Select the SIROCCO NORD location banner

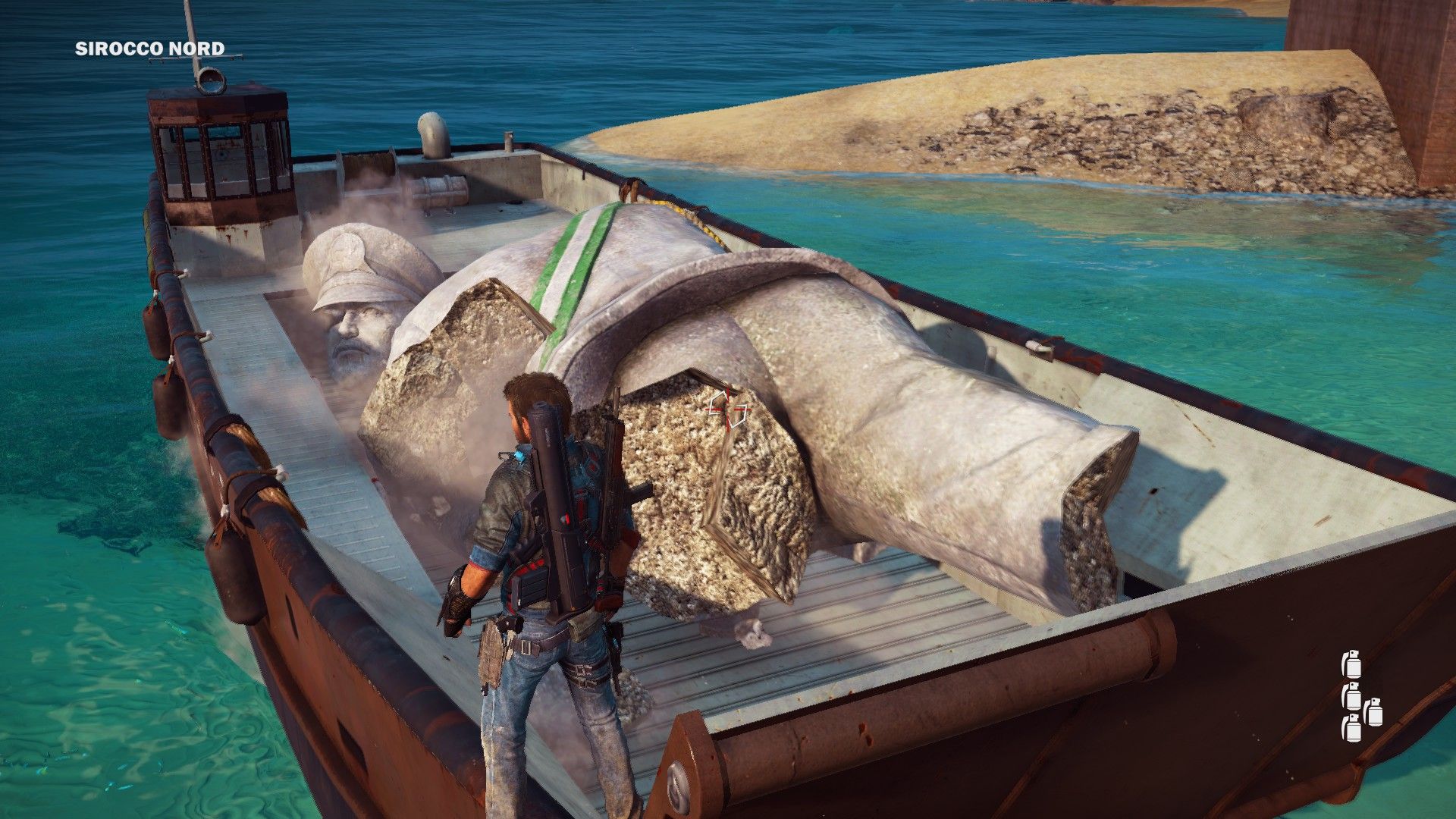[149, 49]
